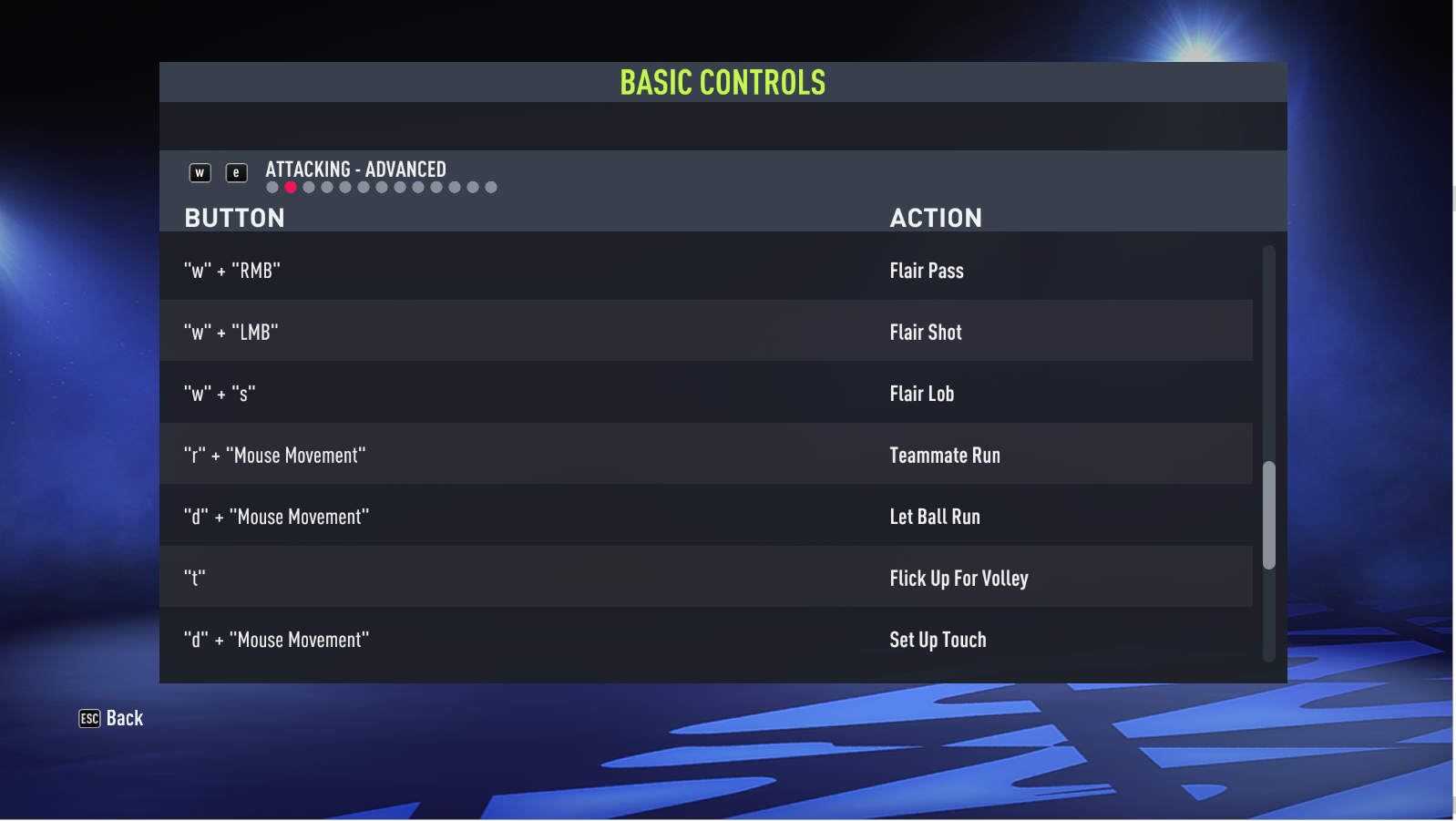Image resolution: width=1456 pixels, height=821 pixels.
Task: Click the "e" key icon for next category
Action: point(236,172)
